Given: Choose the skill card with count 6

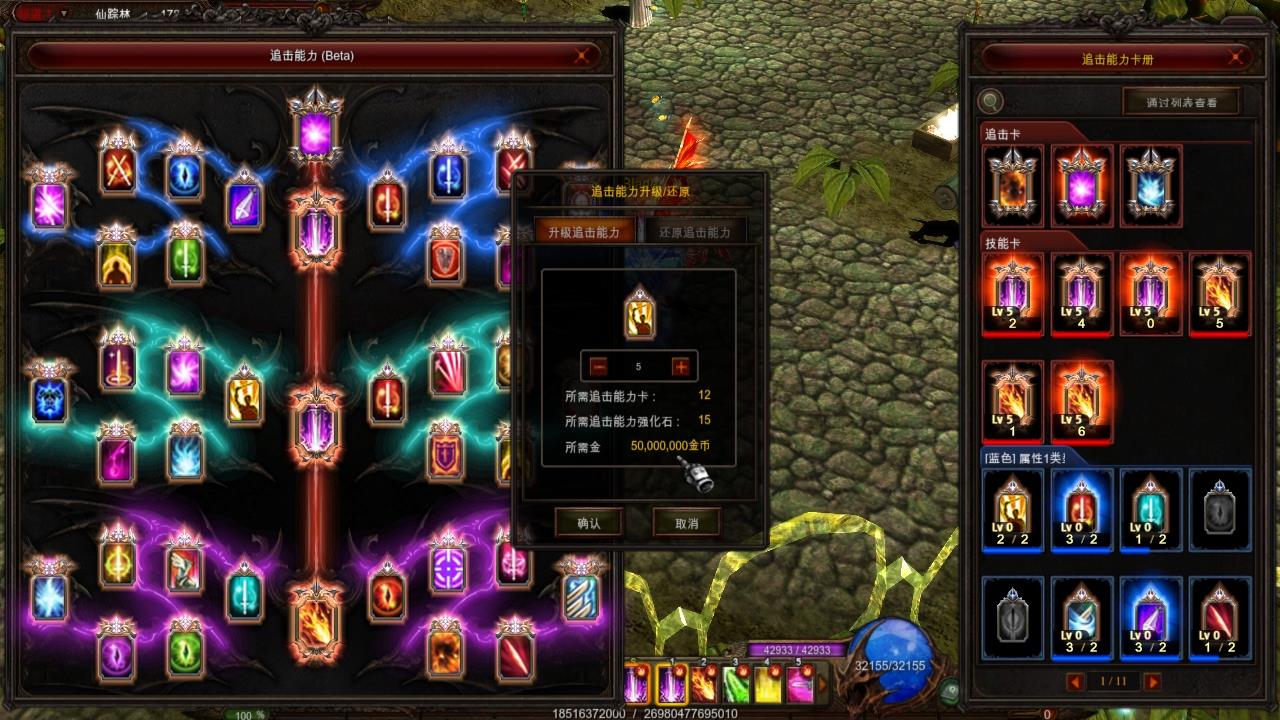Looking at the screenshot, I should click(1082, 402).
